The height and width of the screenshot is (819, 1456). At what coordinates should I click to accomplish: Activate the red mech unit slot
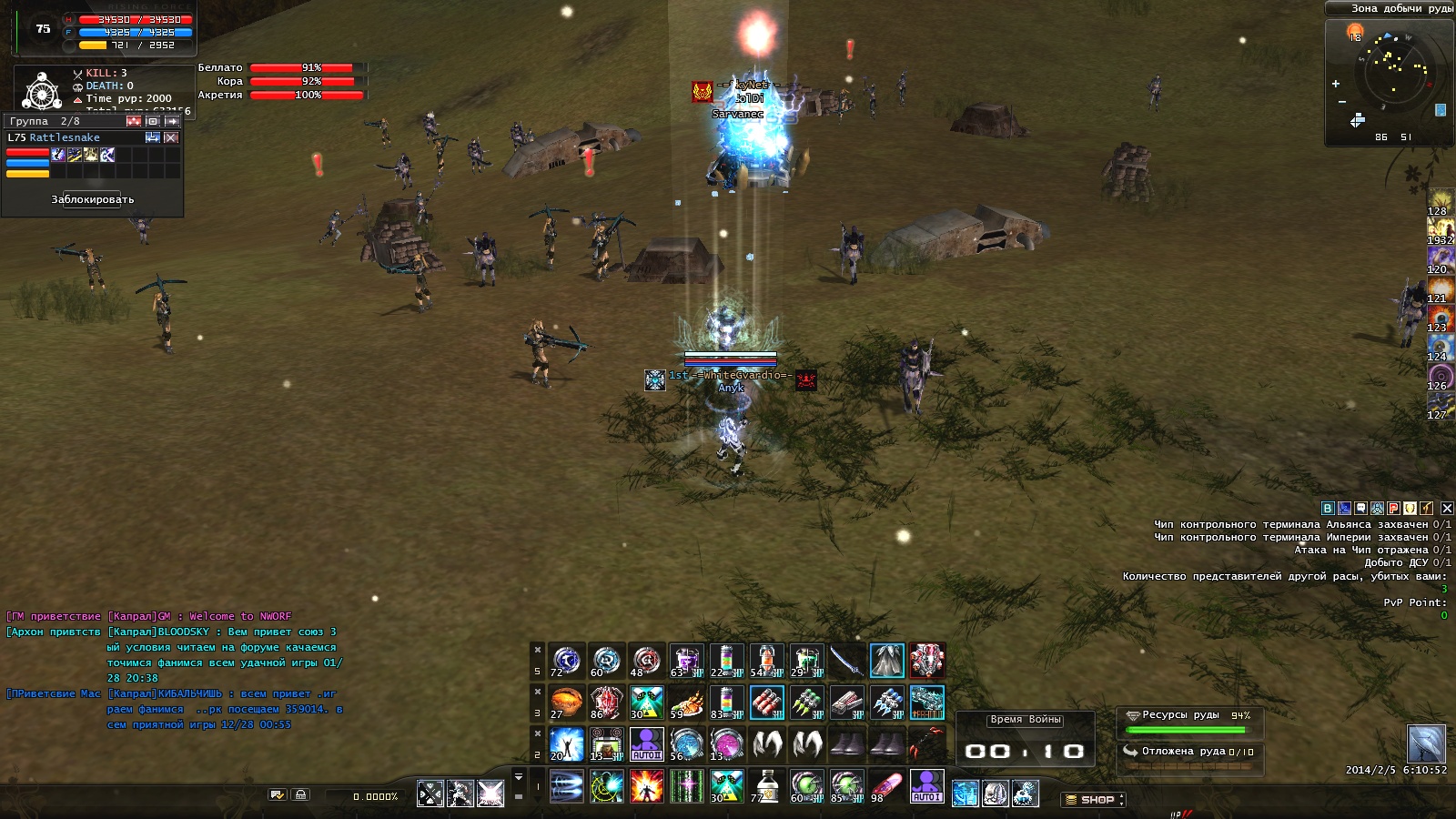(x=926, y=661)
